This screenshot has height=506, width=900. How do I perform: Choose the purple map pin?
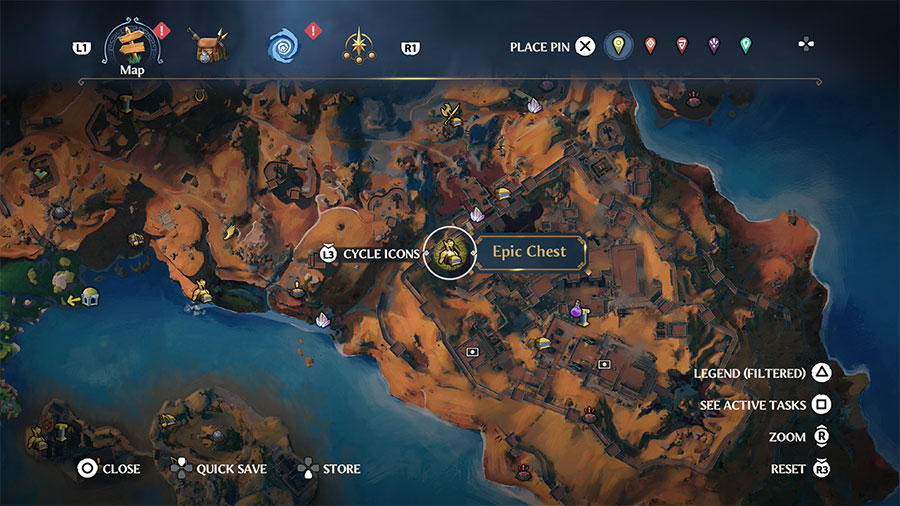pyautogui.click(x=714, y=46)
